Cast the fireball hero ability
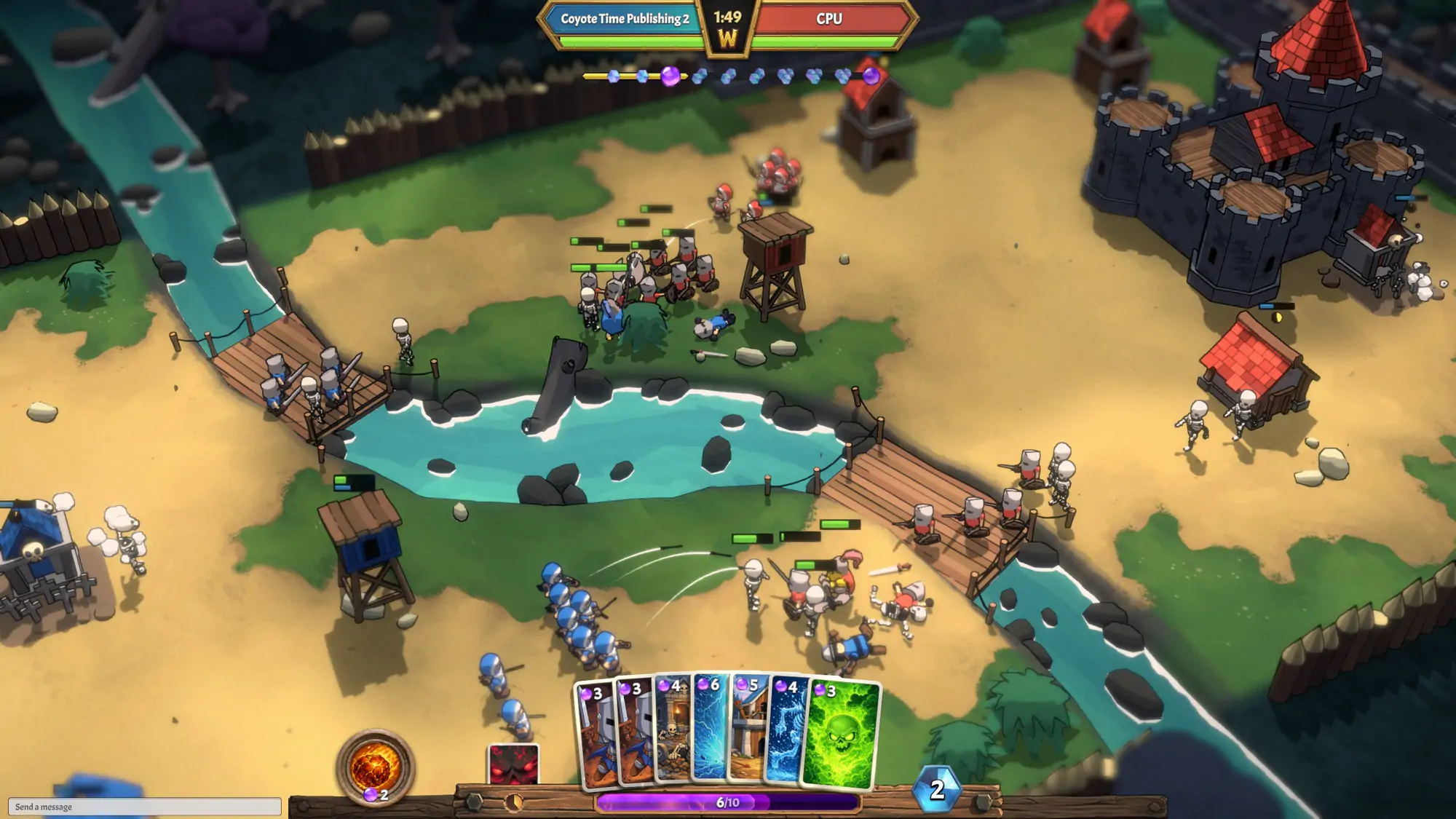This screenshot has width=1456, height=819. point(374,766)
